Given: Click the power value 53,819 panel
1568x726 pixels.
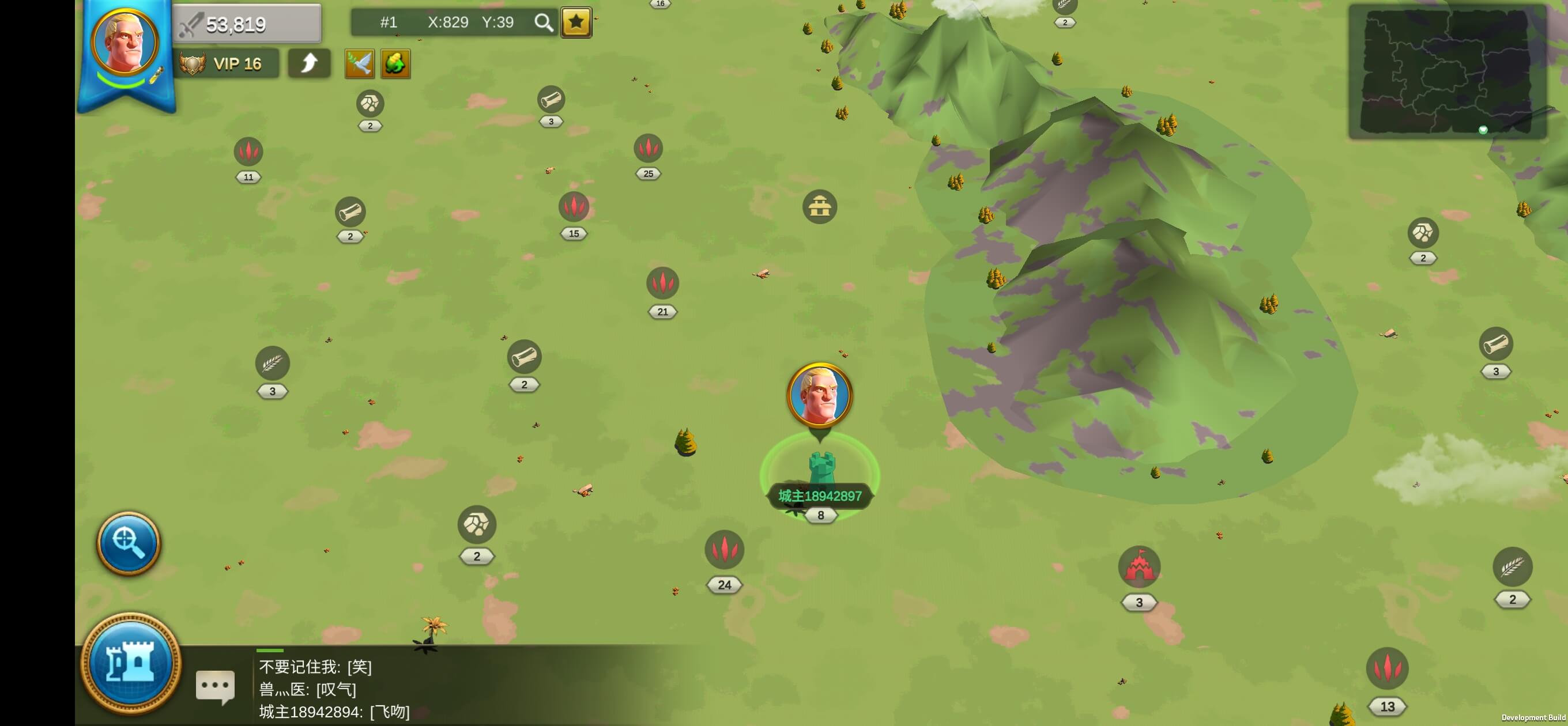Looking at the screenshot, I should click(247, 24).
